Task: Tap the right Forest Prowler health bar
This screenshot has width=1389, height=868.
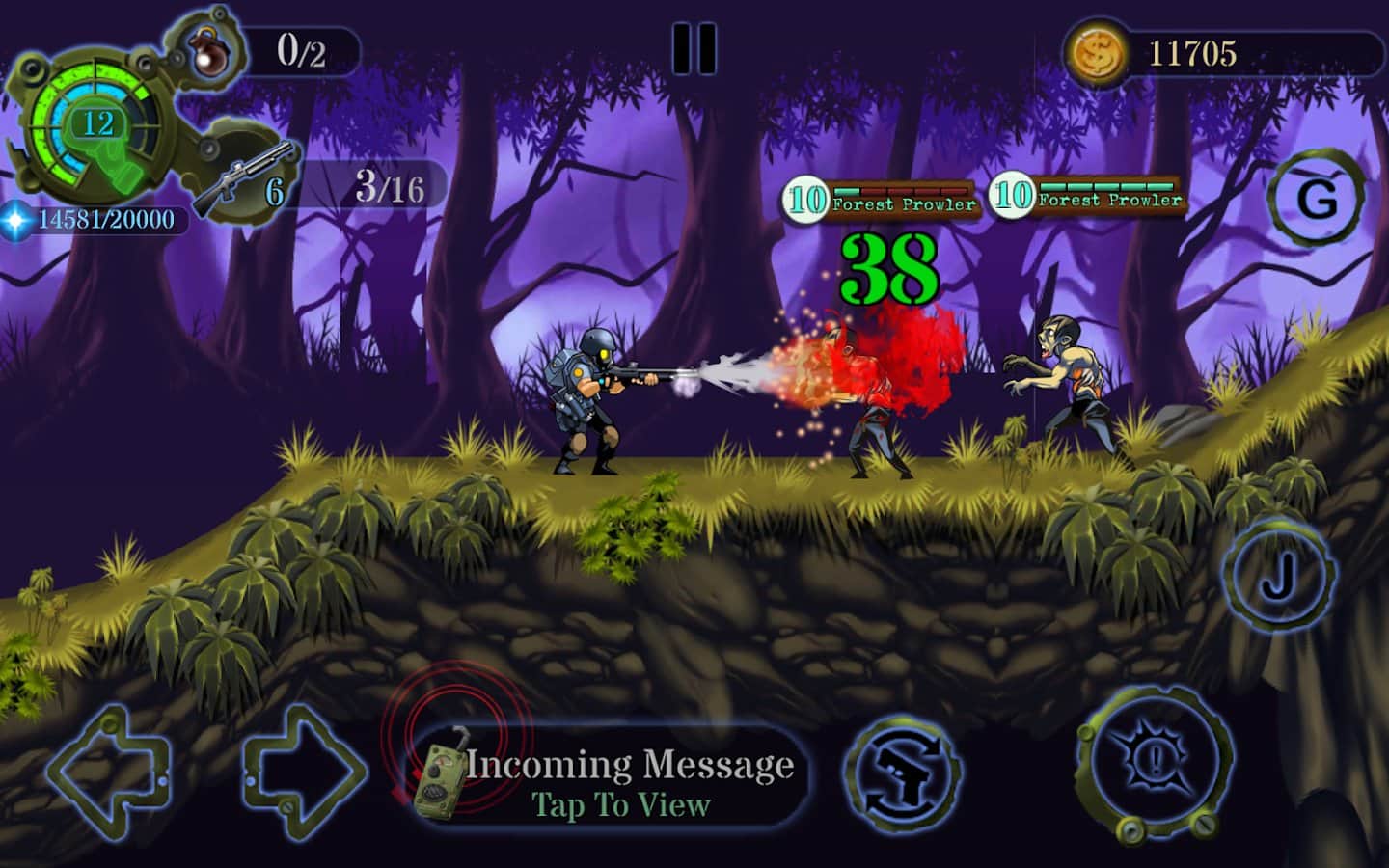Action: click(1105, 190)
